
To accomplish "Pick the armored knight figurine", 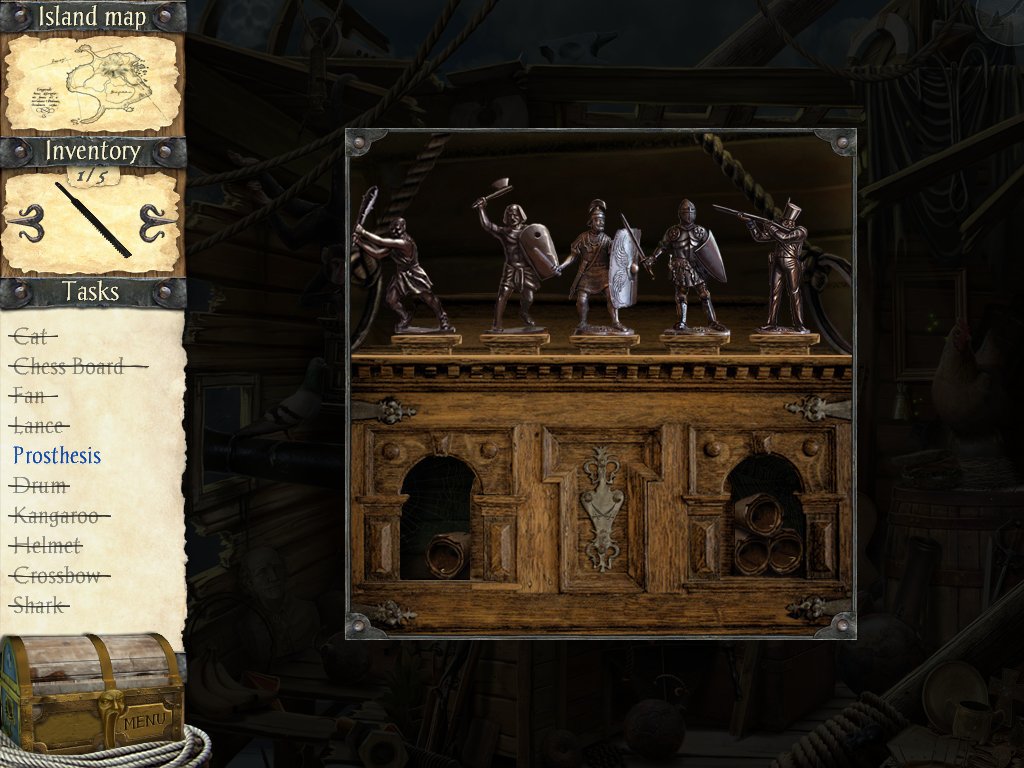I will click(x=689, y=266).
